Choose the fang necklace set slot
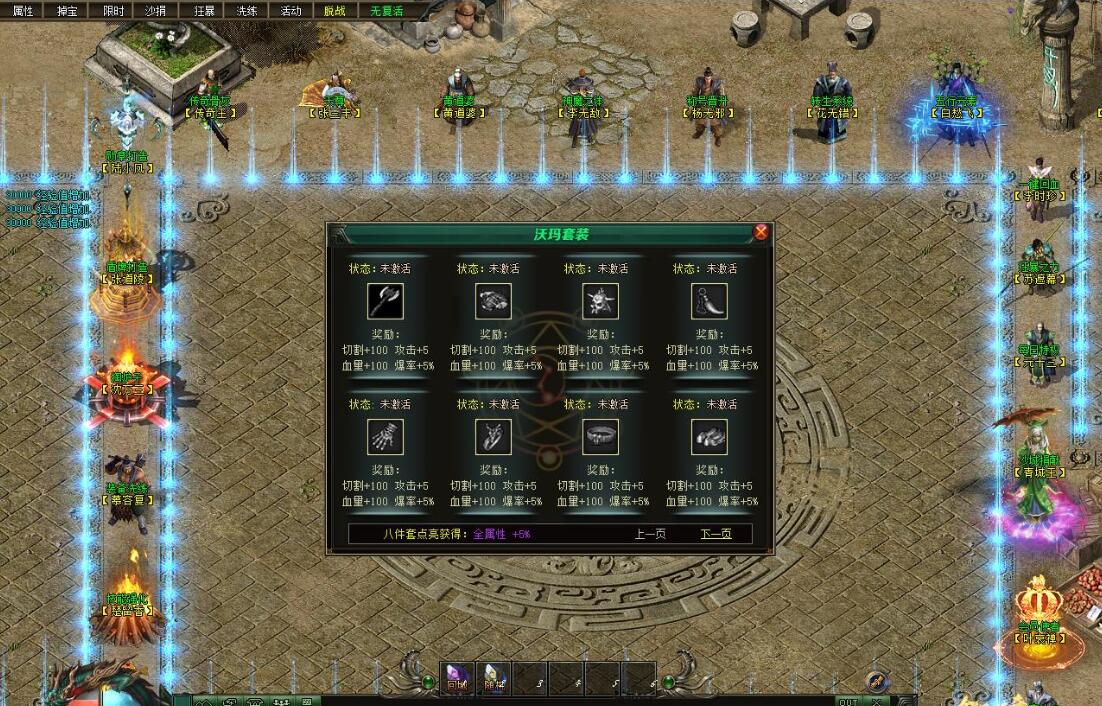 point(709,301)
